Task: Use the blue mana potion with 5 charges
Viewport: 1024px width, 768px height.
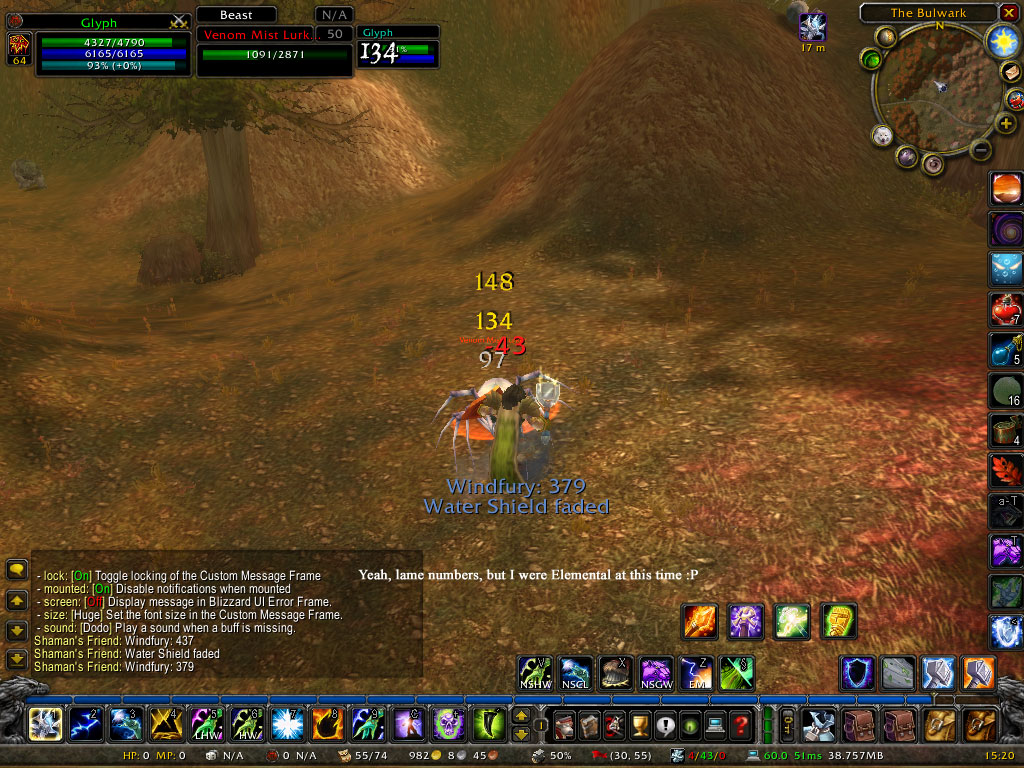Action: click(x=1006, y=349)
